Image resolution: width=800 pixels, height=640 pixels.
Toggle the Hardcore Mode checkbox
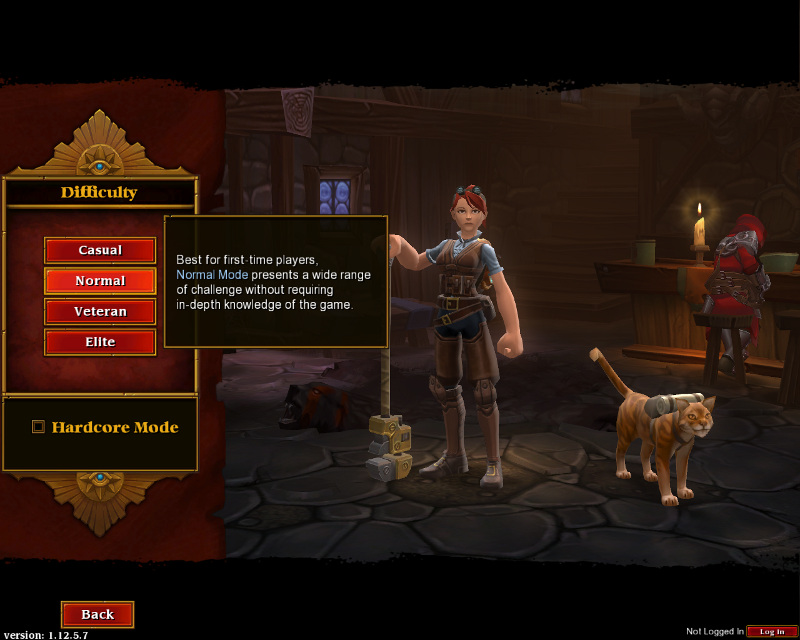(x=39, y=427)
